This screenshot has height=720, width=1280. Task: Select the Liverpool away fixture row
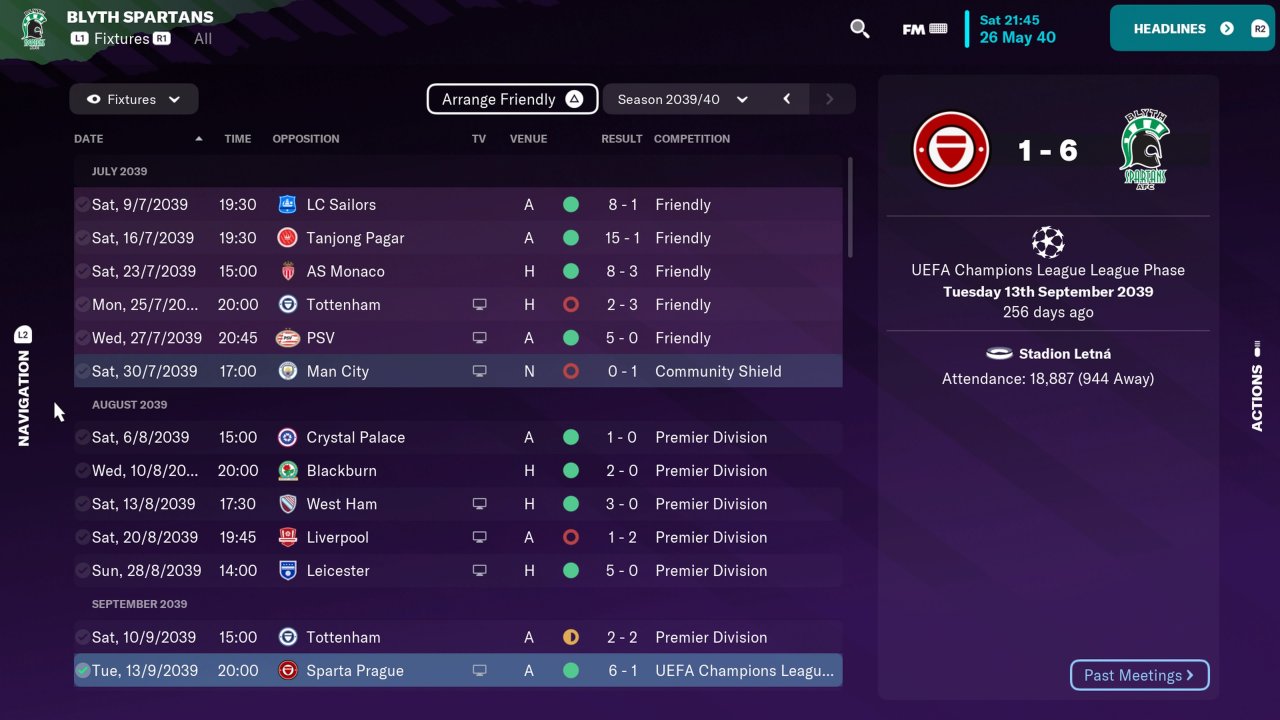point(457,537)
